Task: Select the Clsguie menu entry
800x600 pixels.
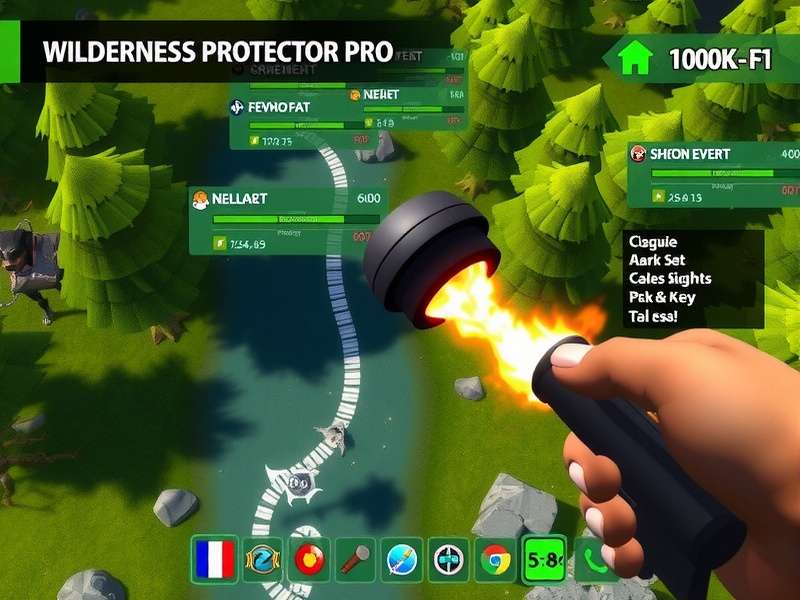Action: (x=651, y=242)
